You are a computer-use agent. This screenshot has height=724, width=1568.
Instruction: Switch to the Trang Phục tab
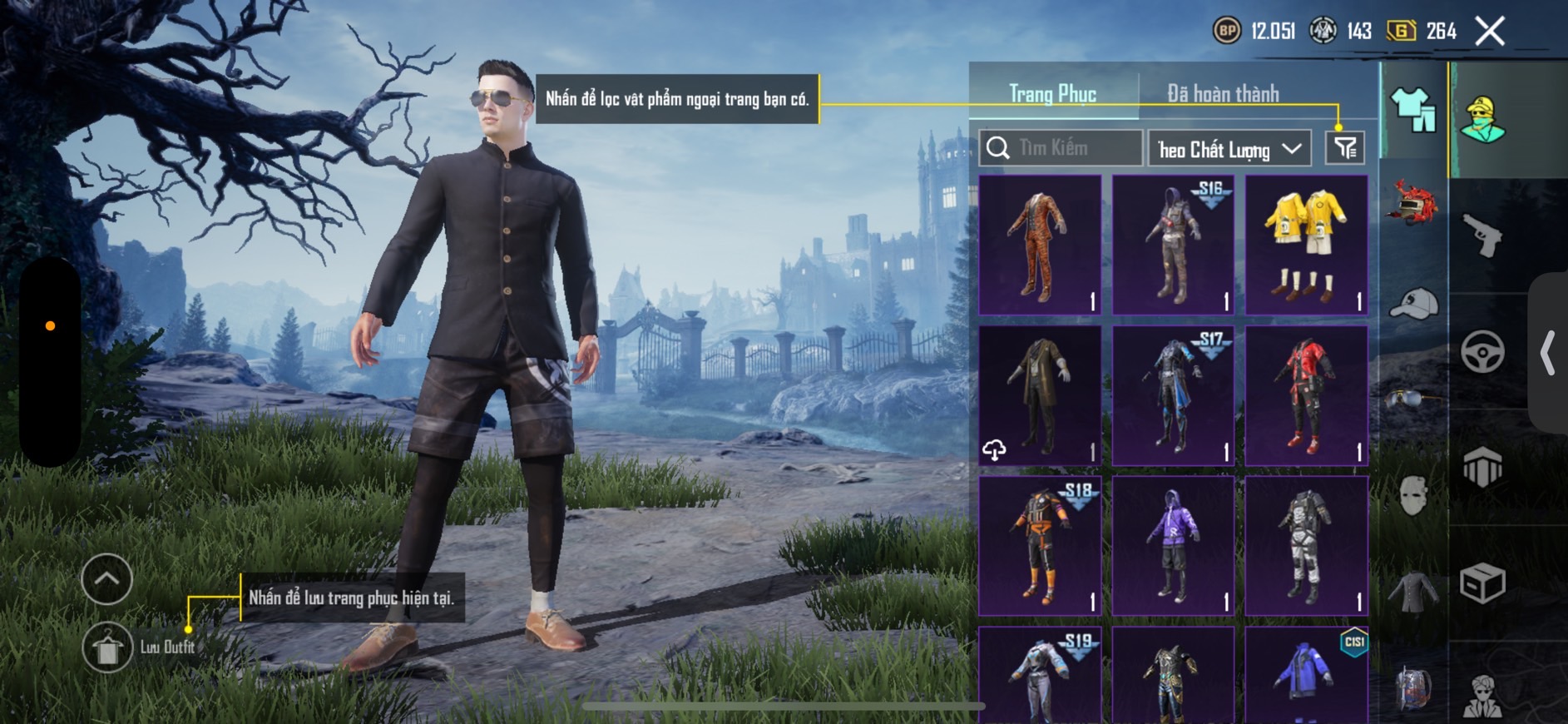point(1052,94)
